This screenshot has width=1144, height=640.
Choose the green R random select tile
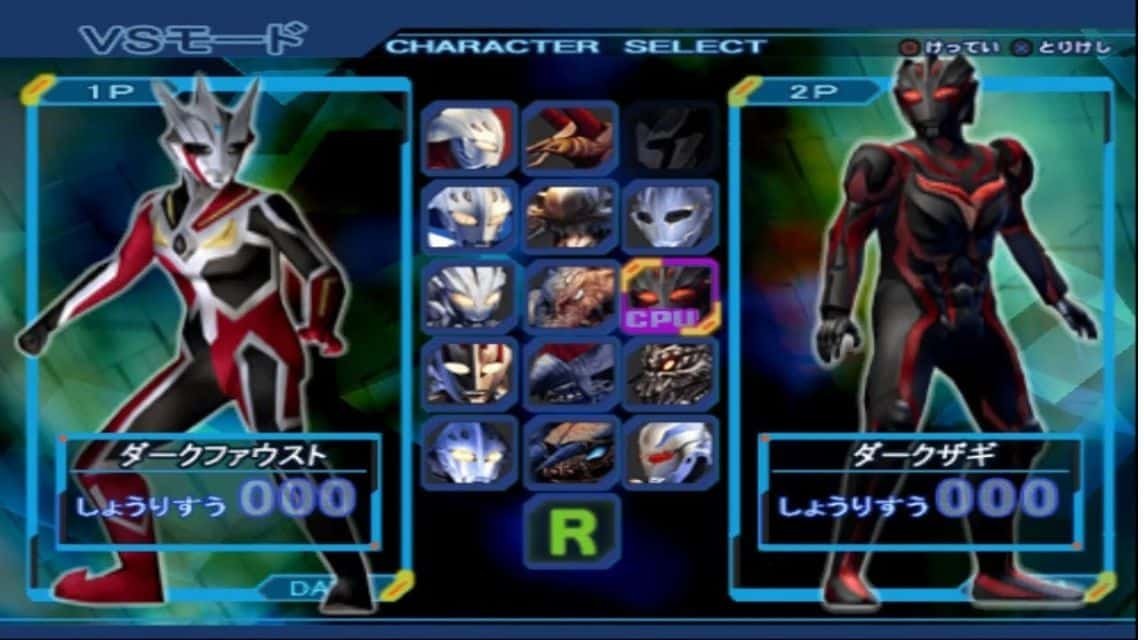click(571, 532)
